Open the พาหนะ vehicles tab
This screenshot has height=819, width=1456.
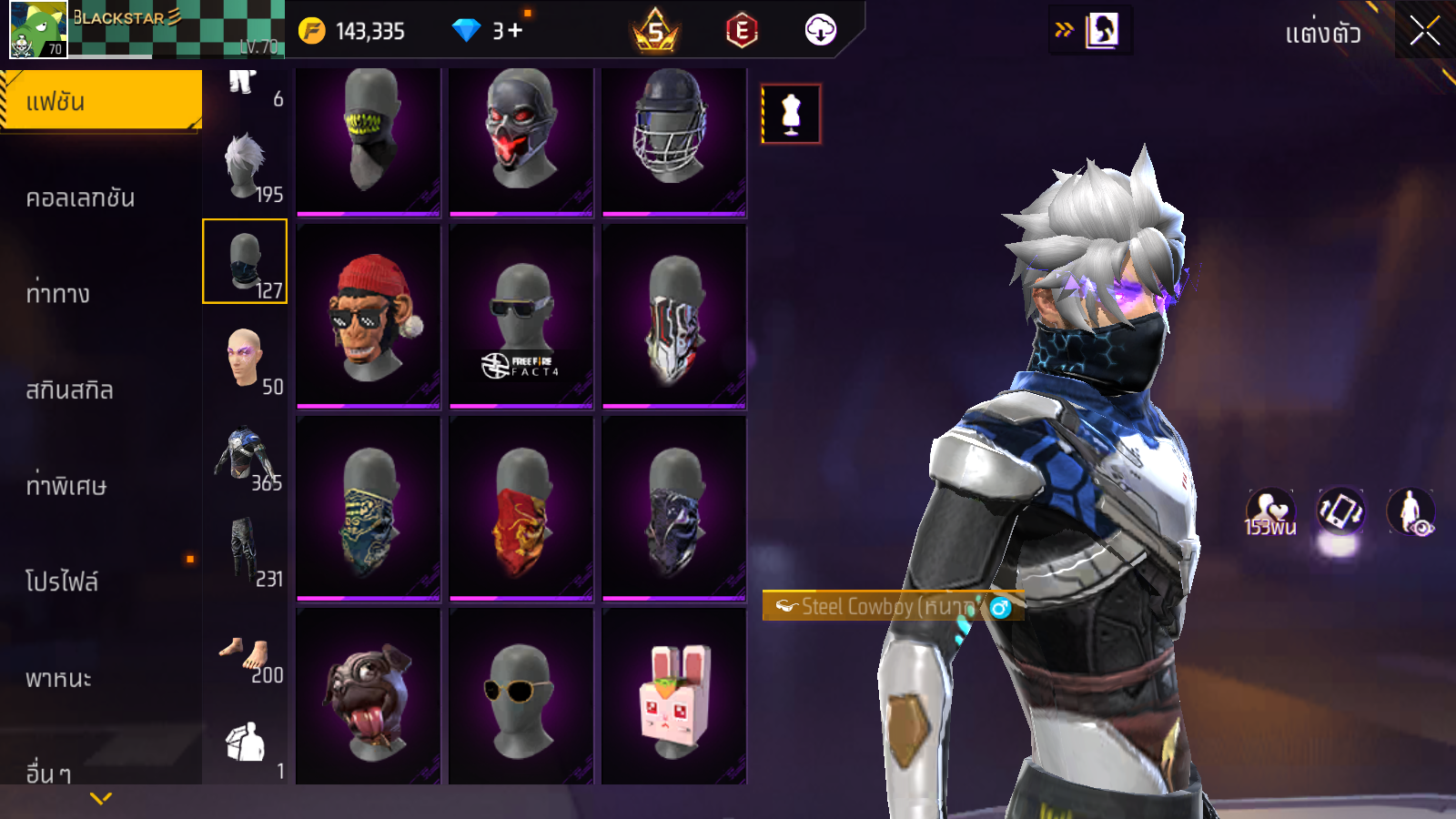point(58,678)
